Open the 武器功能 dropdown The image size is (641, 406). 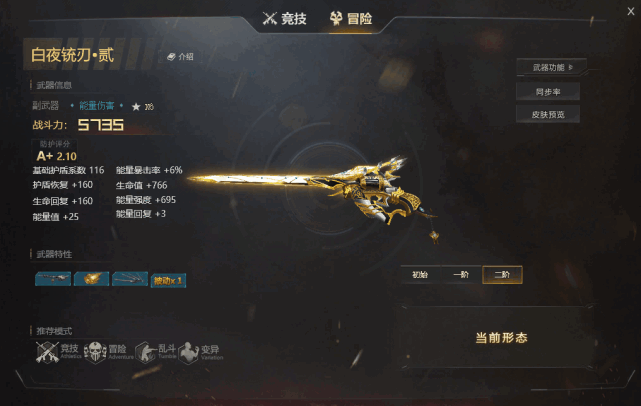tap(550, 68)
